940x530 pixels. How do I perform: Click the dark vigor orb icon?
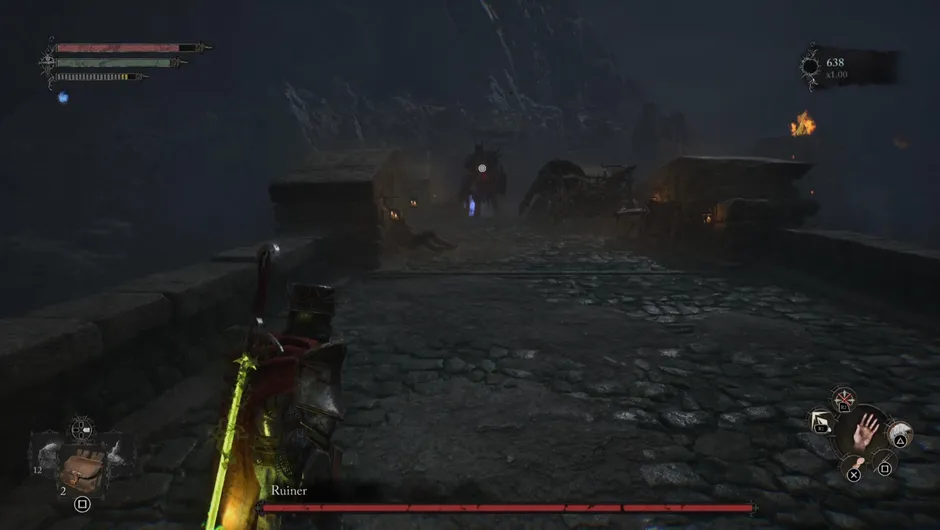coord(809,67)
